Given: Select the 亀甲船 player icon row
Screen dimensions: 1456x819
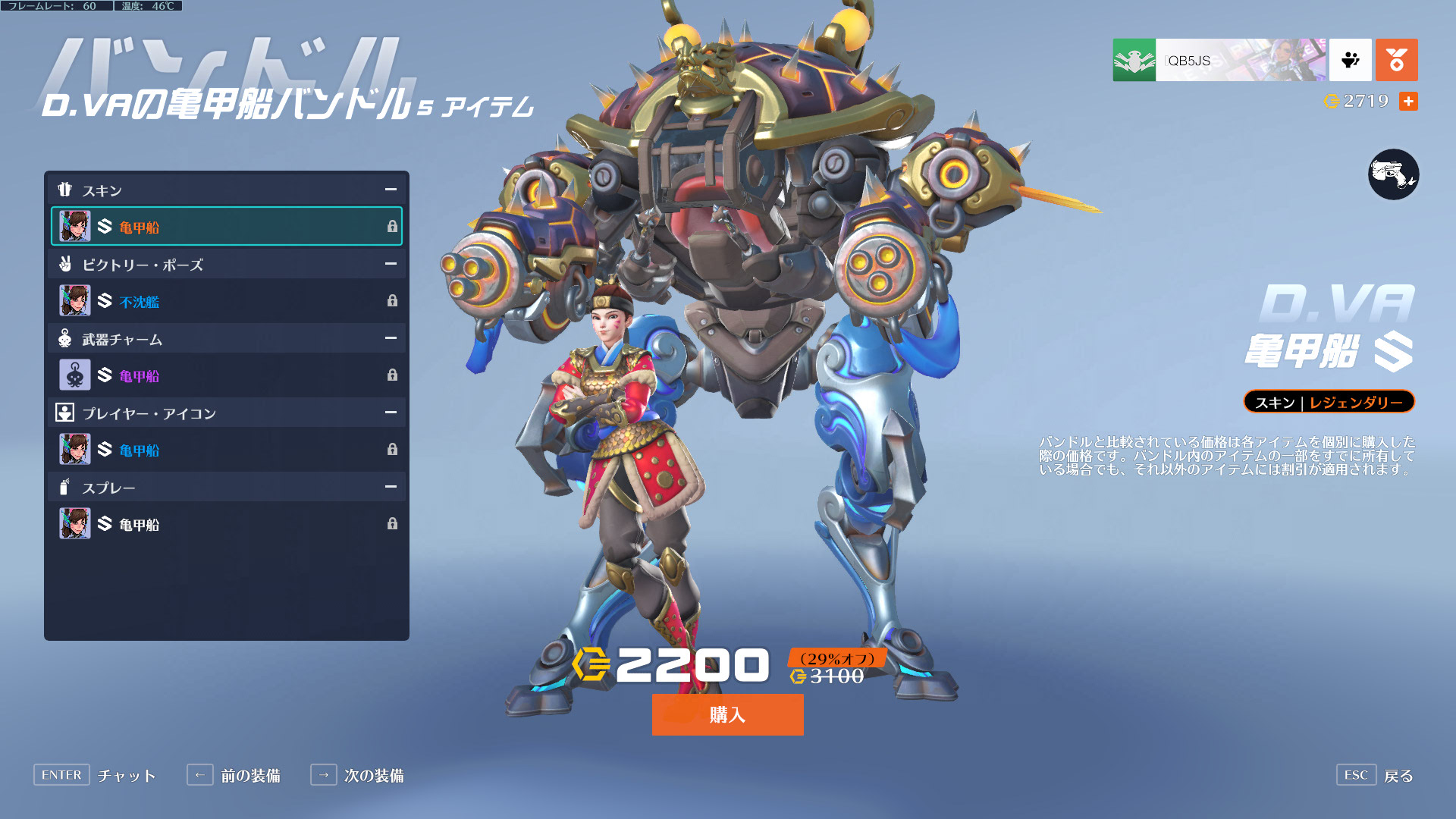Looking at the screenshot, I should (226, 450).
